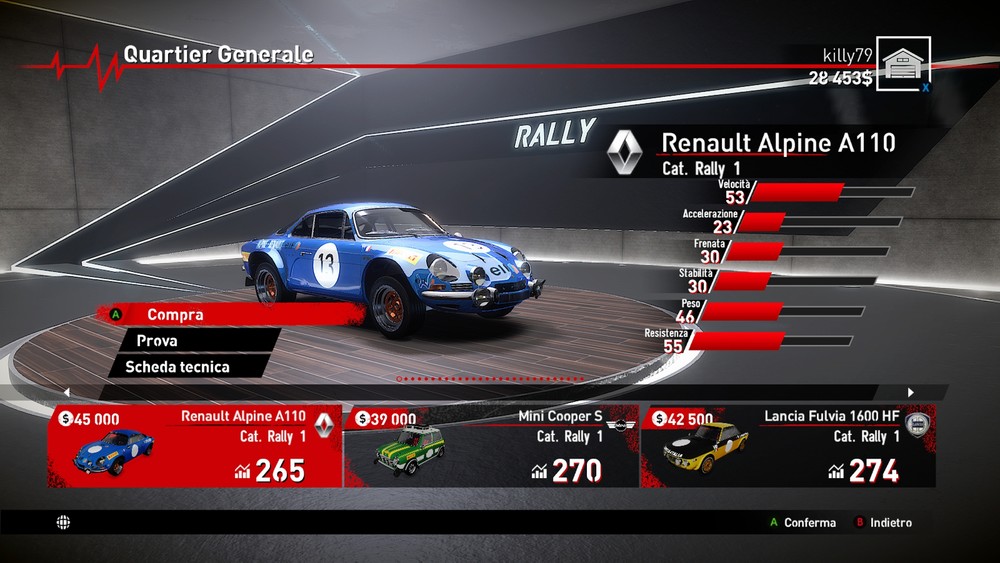Show previous cars with the left arrow
The image size is (1000, 563).
point(66,392)
